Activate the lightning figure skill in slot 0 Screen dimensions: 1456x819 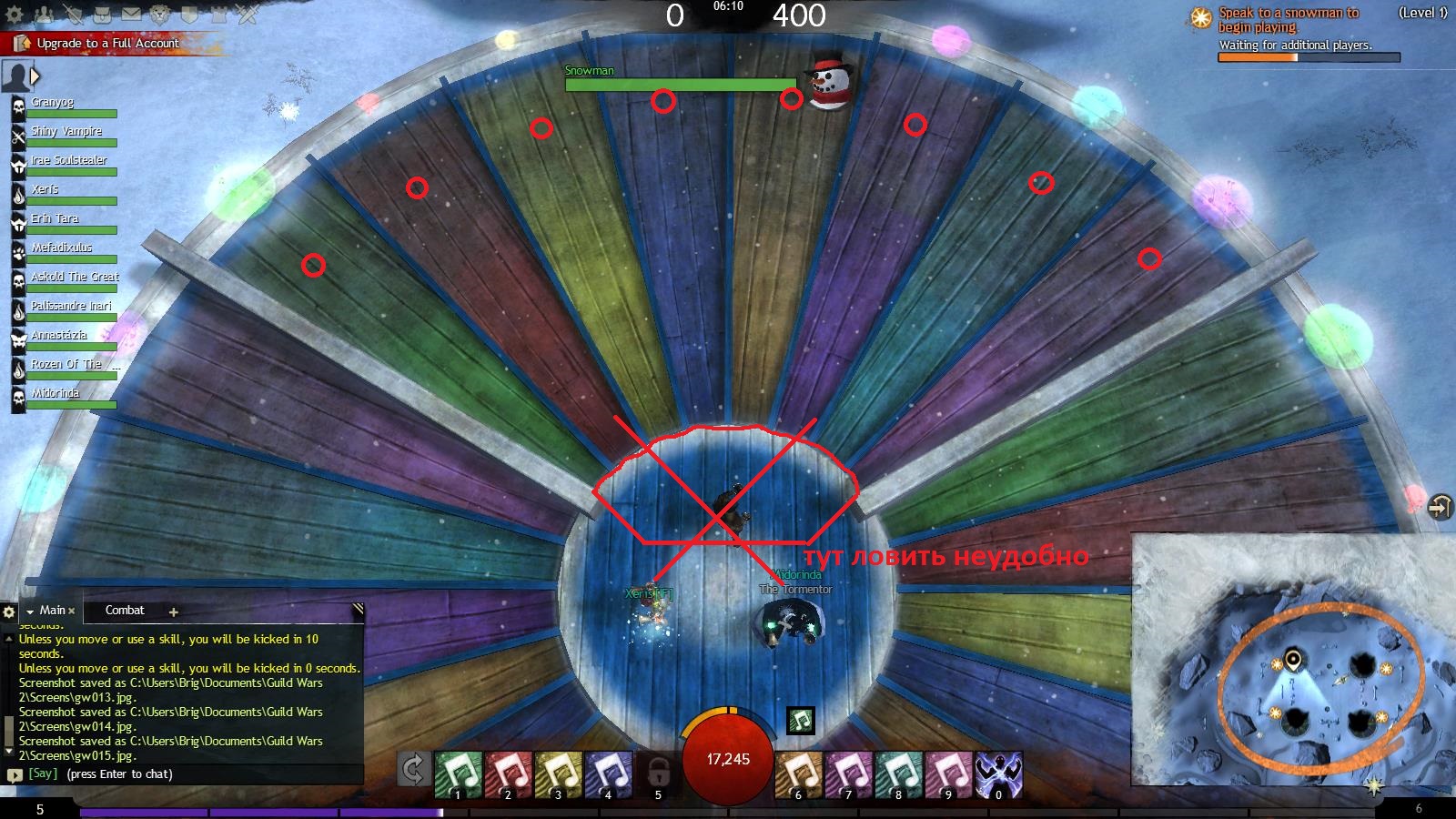[998, 774]
